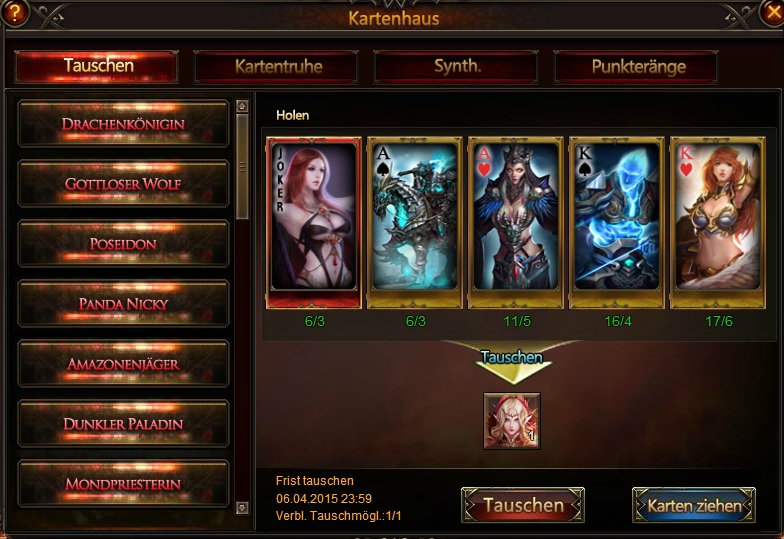Image resolution: width=784 pixels, height=539 pixels.
Task: Select the Joker card
Action: (313, 221)
